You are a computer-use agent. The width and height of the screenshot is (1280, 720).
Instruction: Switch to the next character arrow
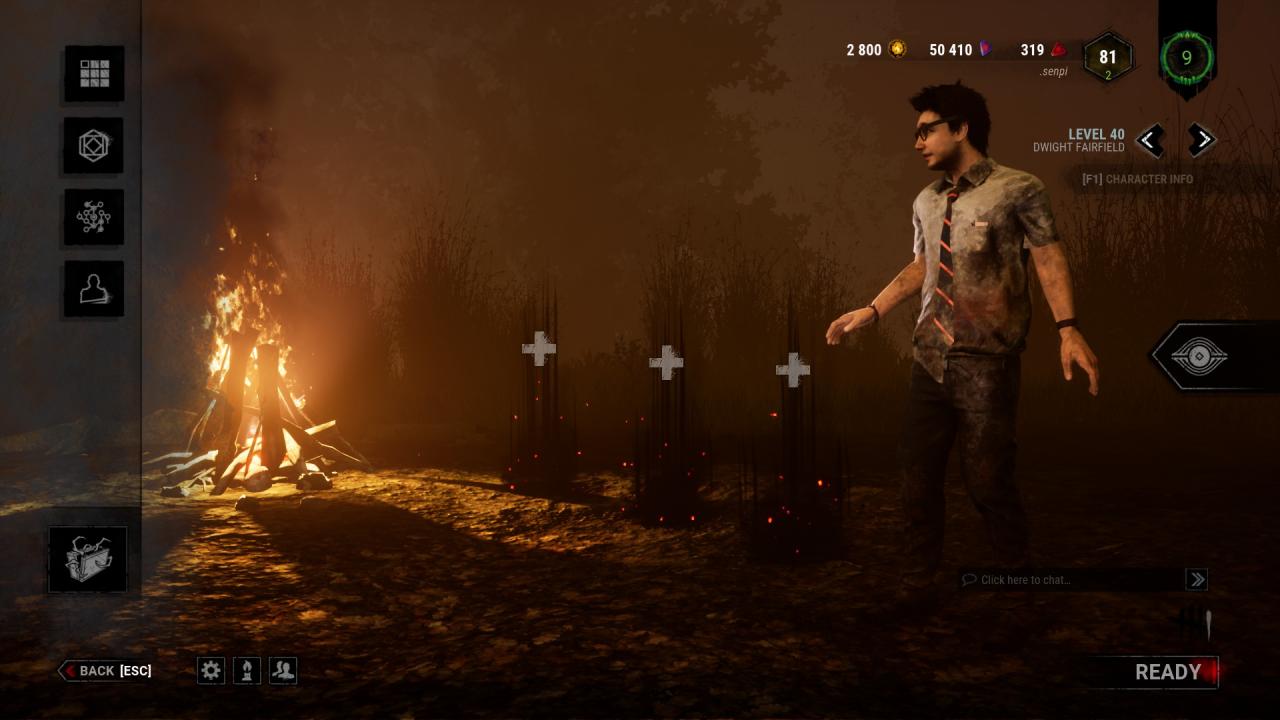(x=1202, y=140)
